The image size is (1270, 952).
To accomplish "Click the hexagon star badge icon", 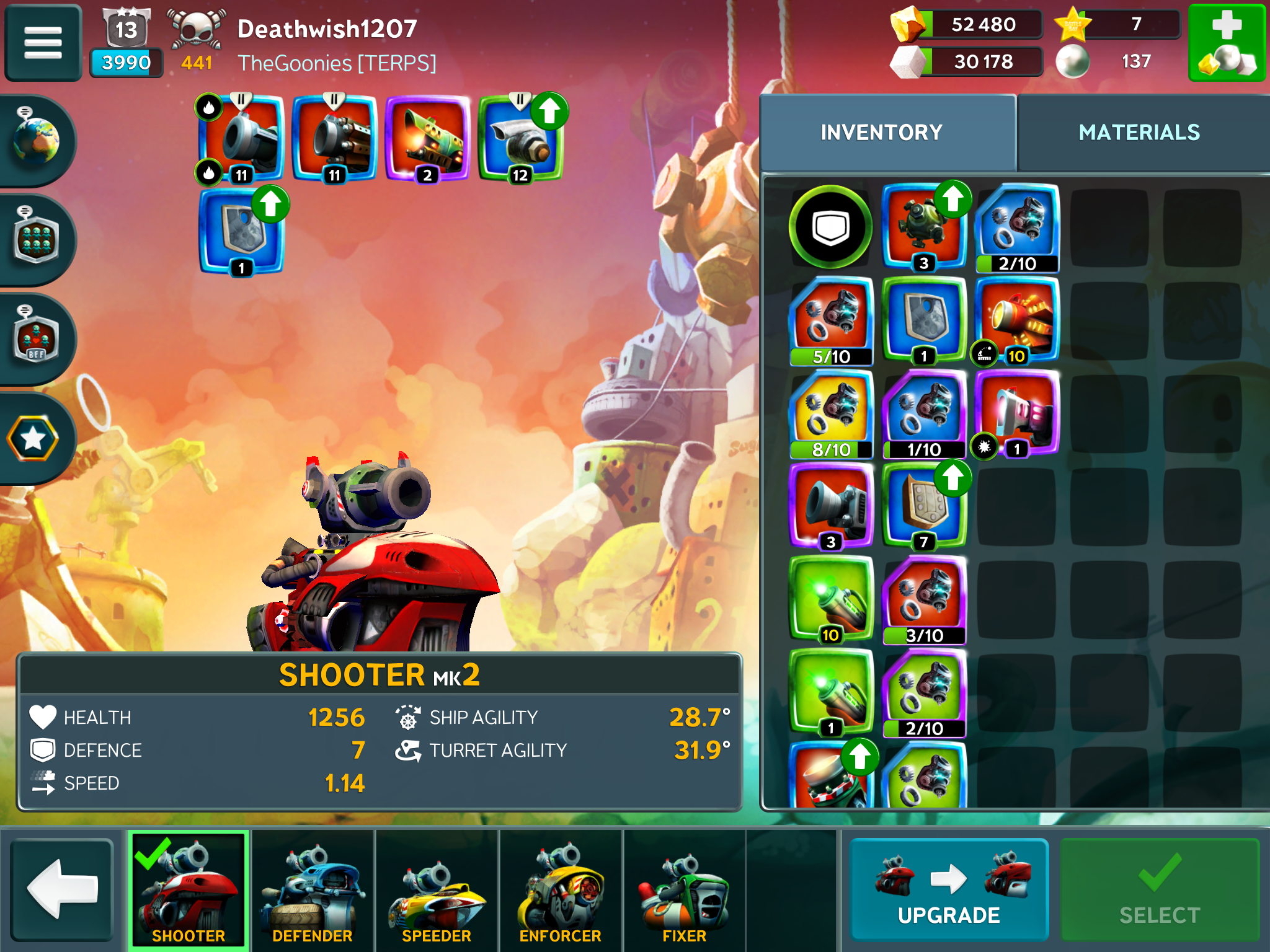I will coord(33,438).
